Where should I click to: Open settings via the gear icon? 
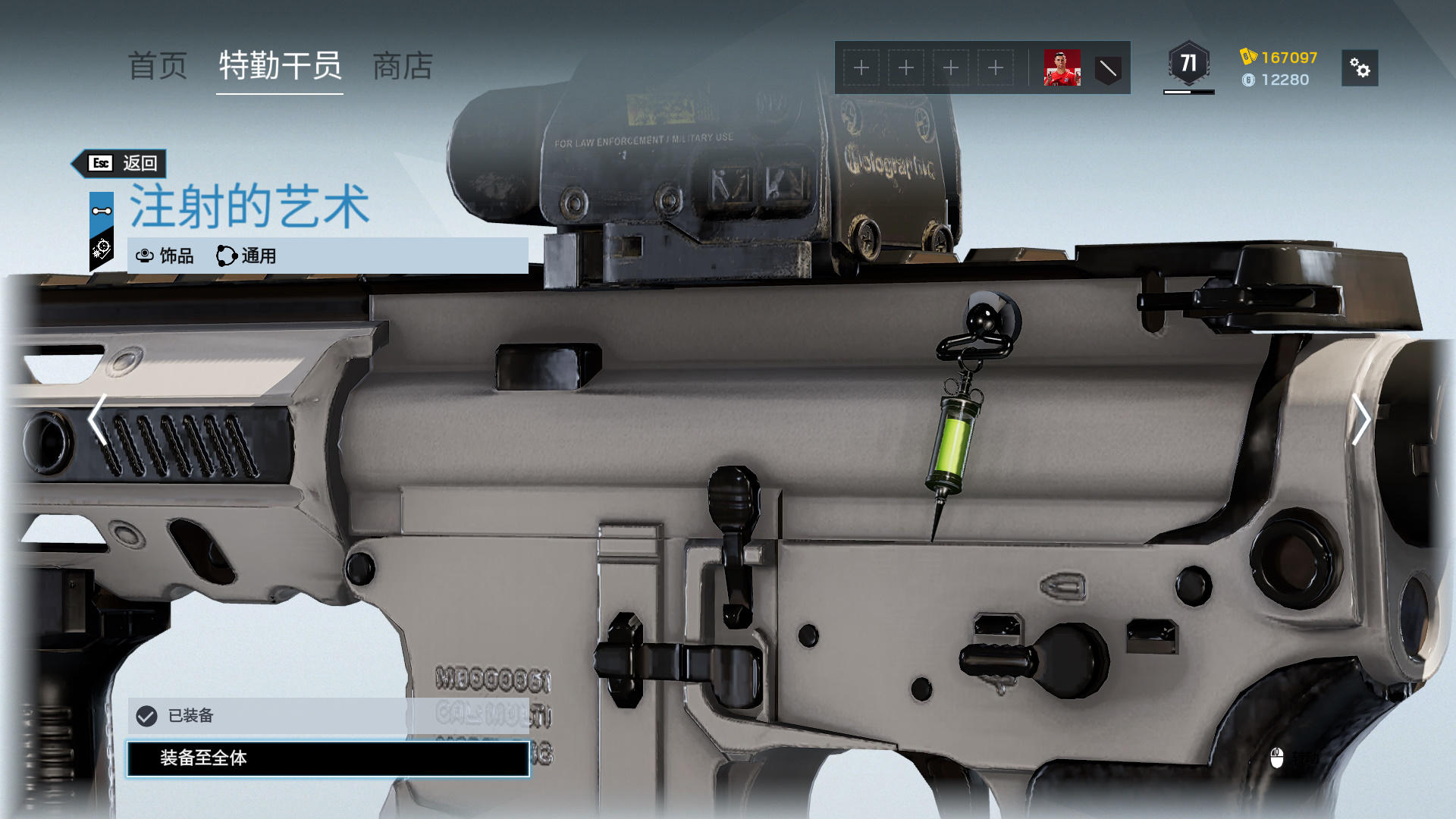1360,68
